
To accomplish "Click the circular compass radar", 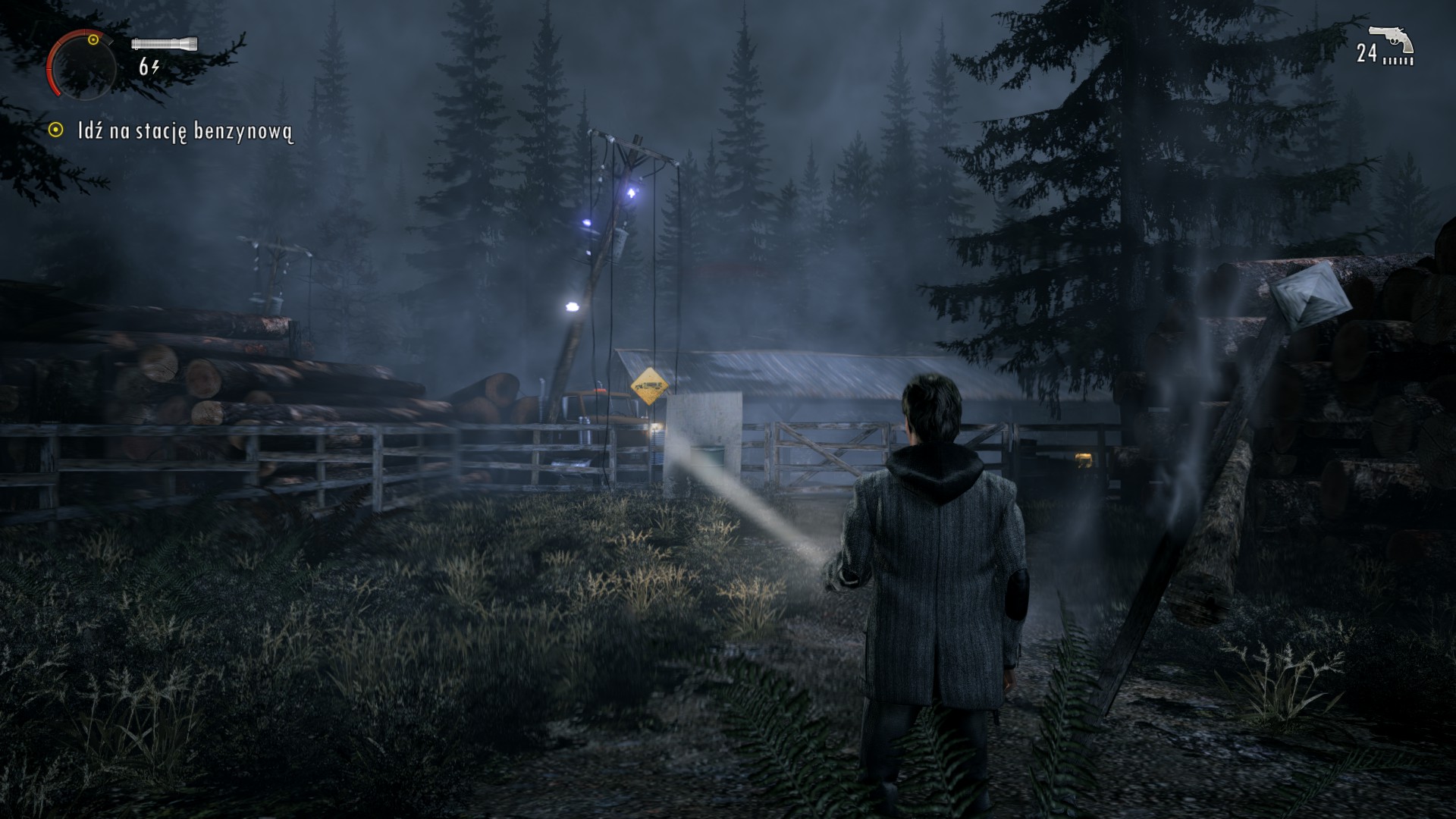I will click(x=81, y=65).
